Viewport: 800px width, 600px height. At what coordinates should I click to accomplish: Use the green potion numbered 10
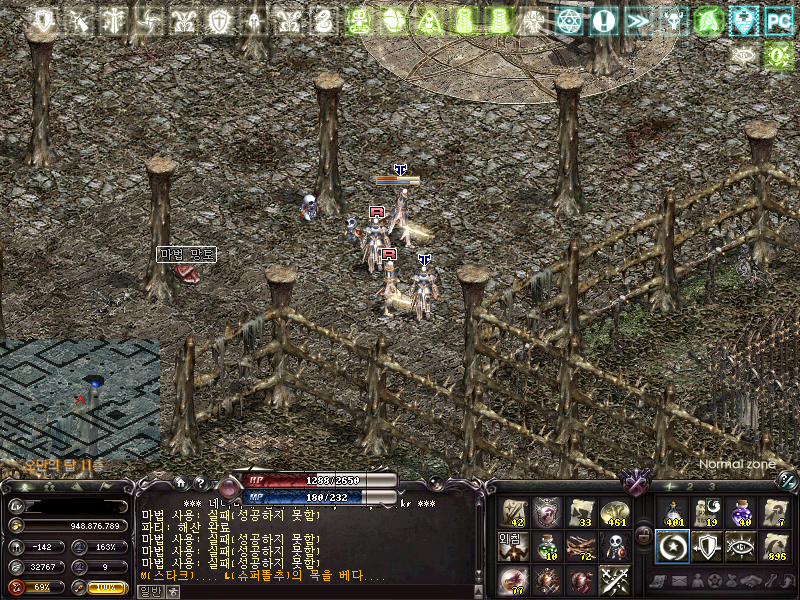547,547
